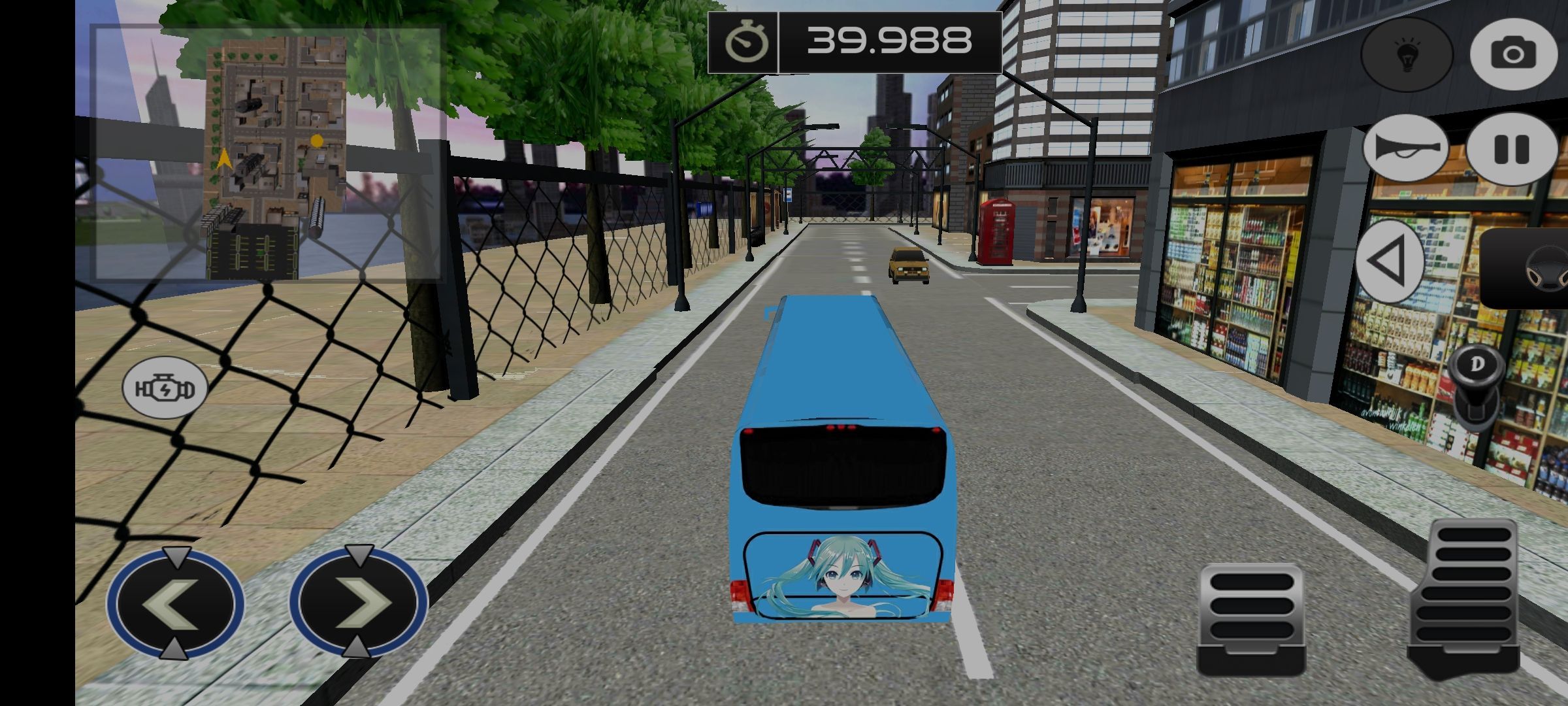Activate the left-pointing triangle indicator button
1568x706 pixels.
[1390, 261]
